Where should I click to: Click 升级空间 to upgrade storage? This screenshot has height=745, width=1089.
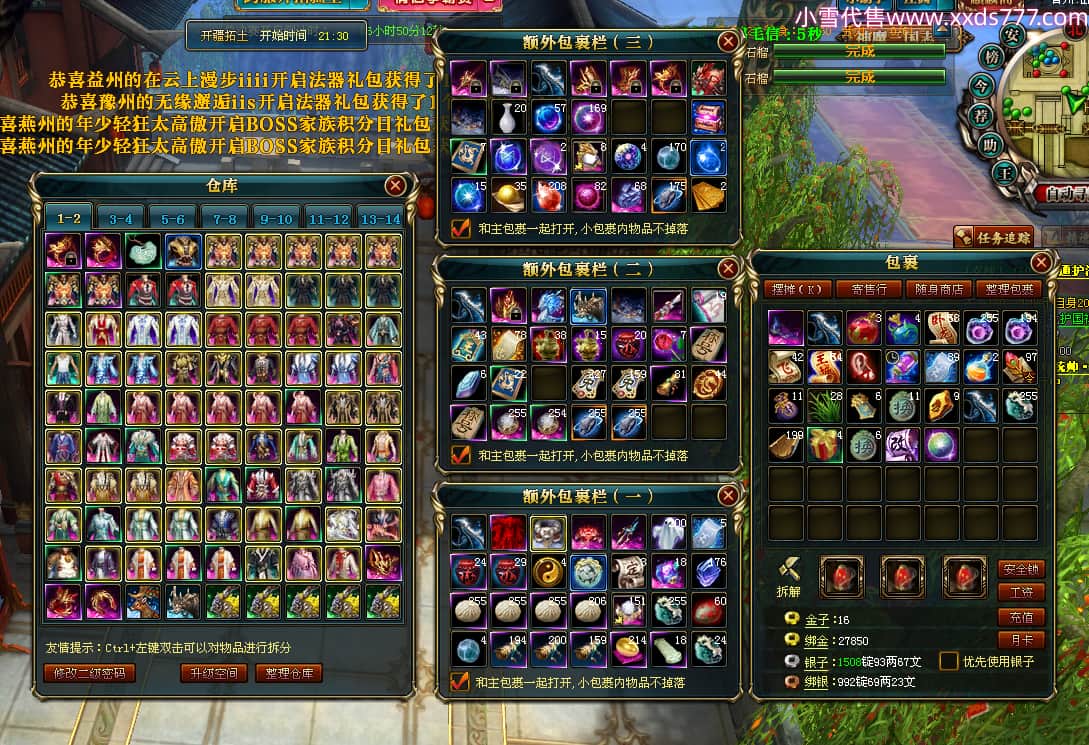click(214, 673)
